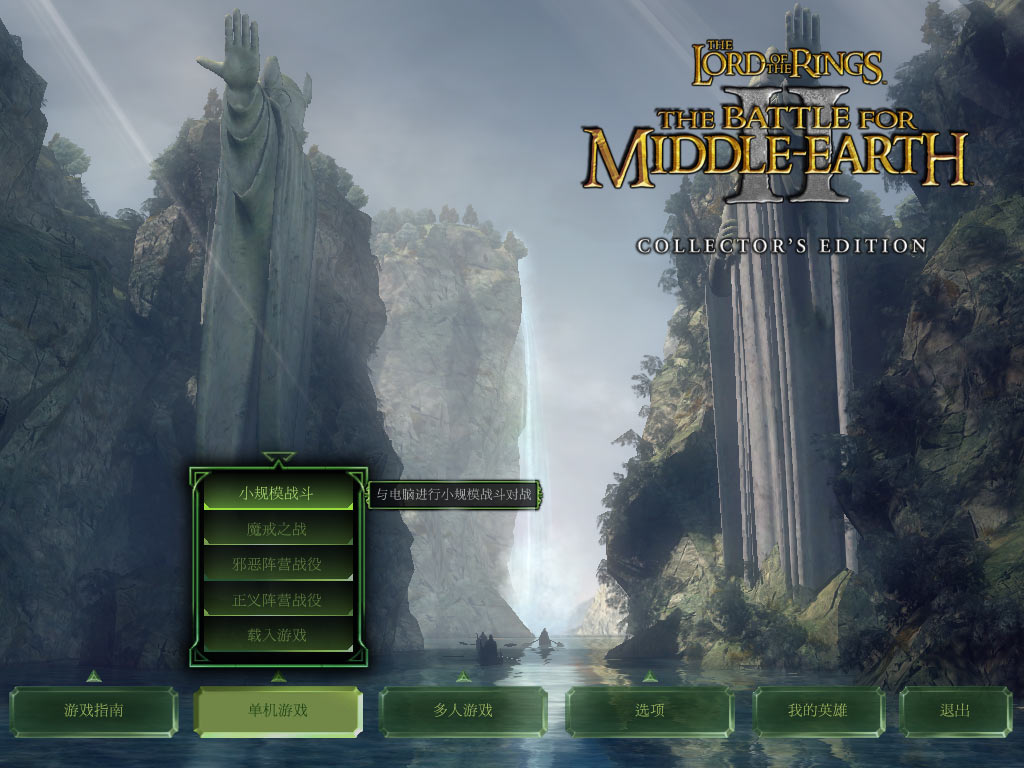Start the 正义阵营战役 campaign
The height and width of the screenshot is (768, 1024).
277,600
